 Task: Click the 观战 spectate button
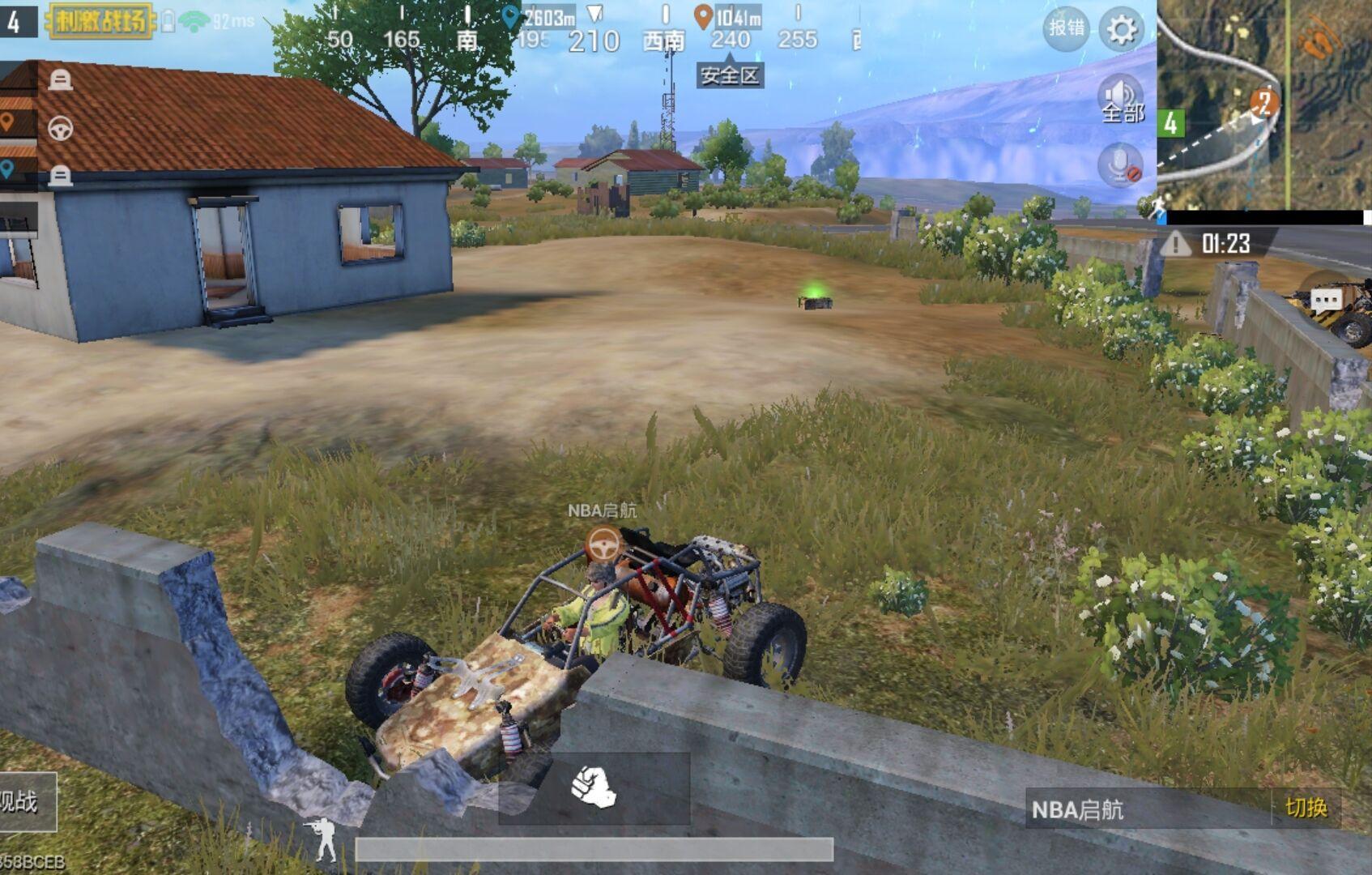pyautogui.click(x=22, y=802)
